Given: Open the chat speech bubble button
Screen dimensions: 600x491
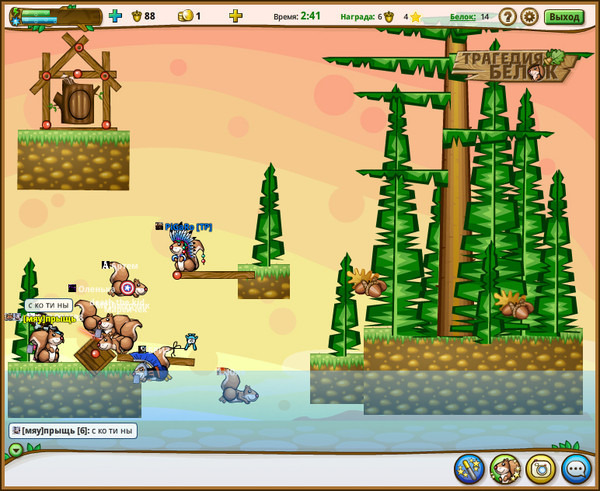Looking at the screenshot, I should pyautogui.click(x=577, y=467).
